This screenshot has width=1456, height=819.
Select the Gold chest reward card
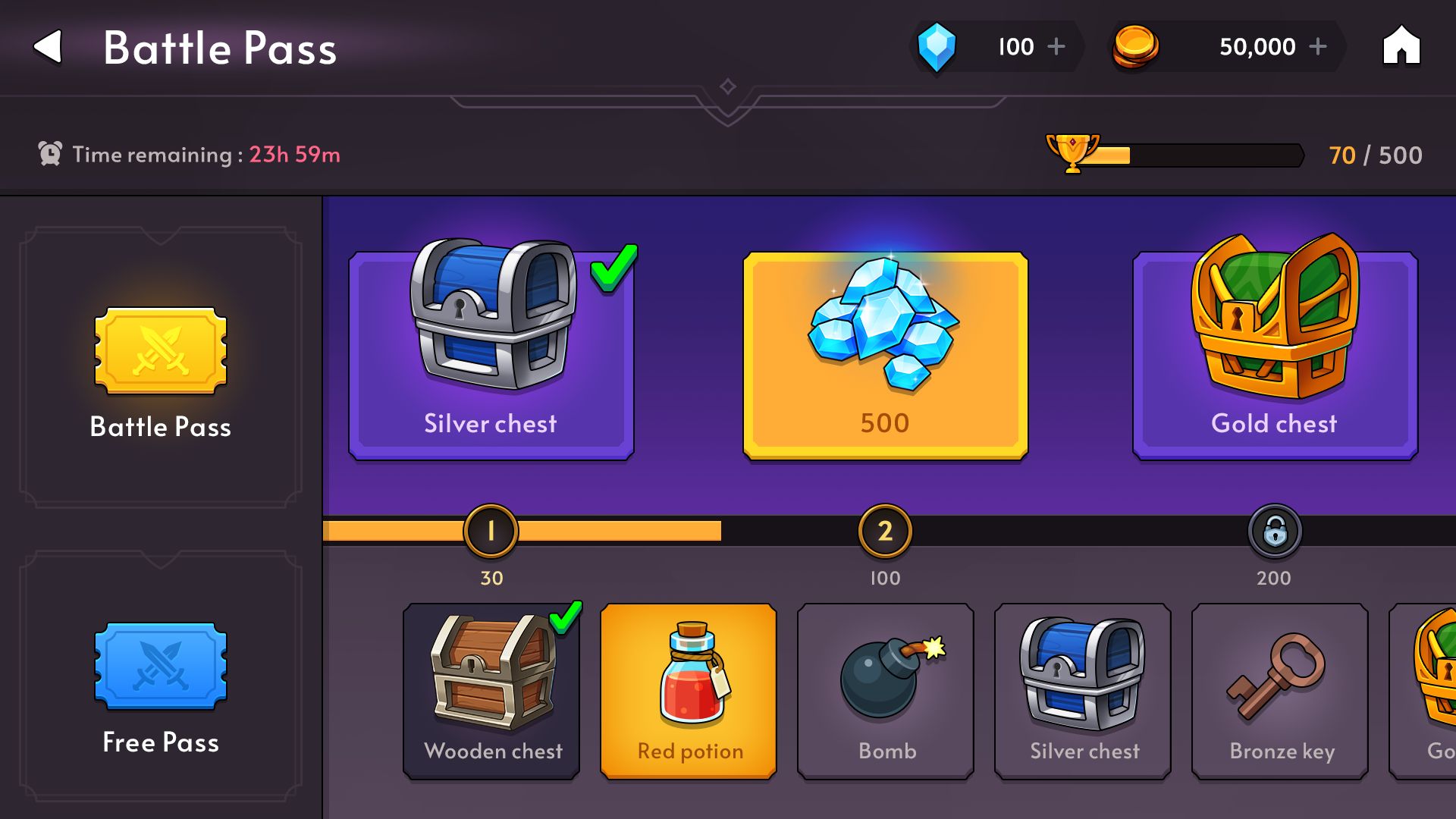point(1274,356)
